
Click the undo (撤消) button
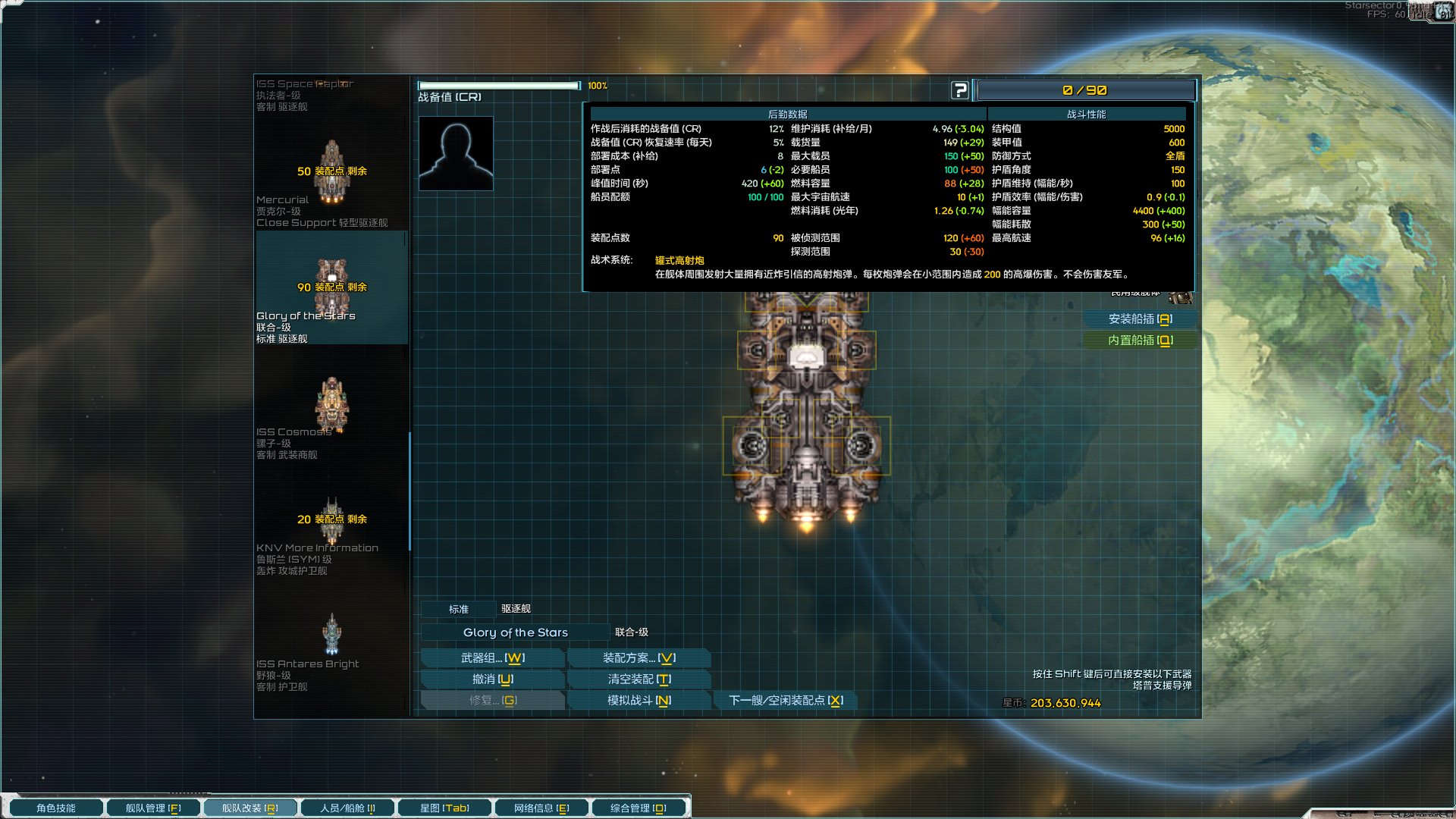click(492, 679)
